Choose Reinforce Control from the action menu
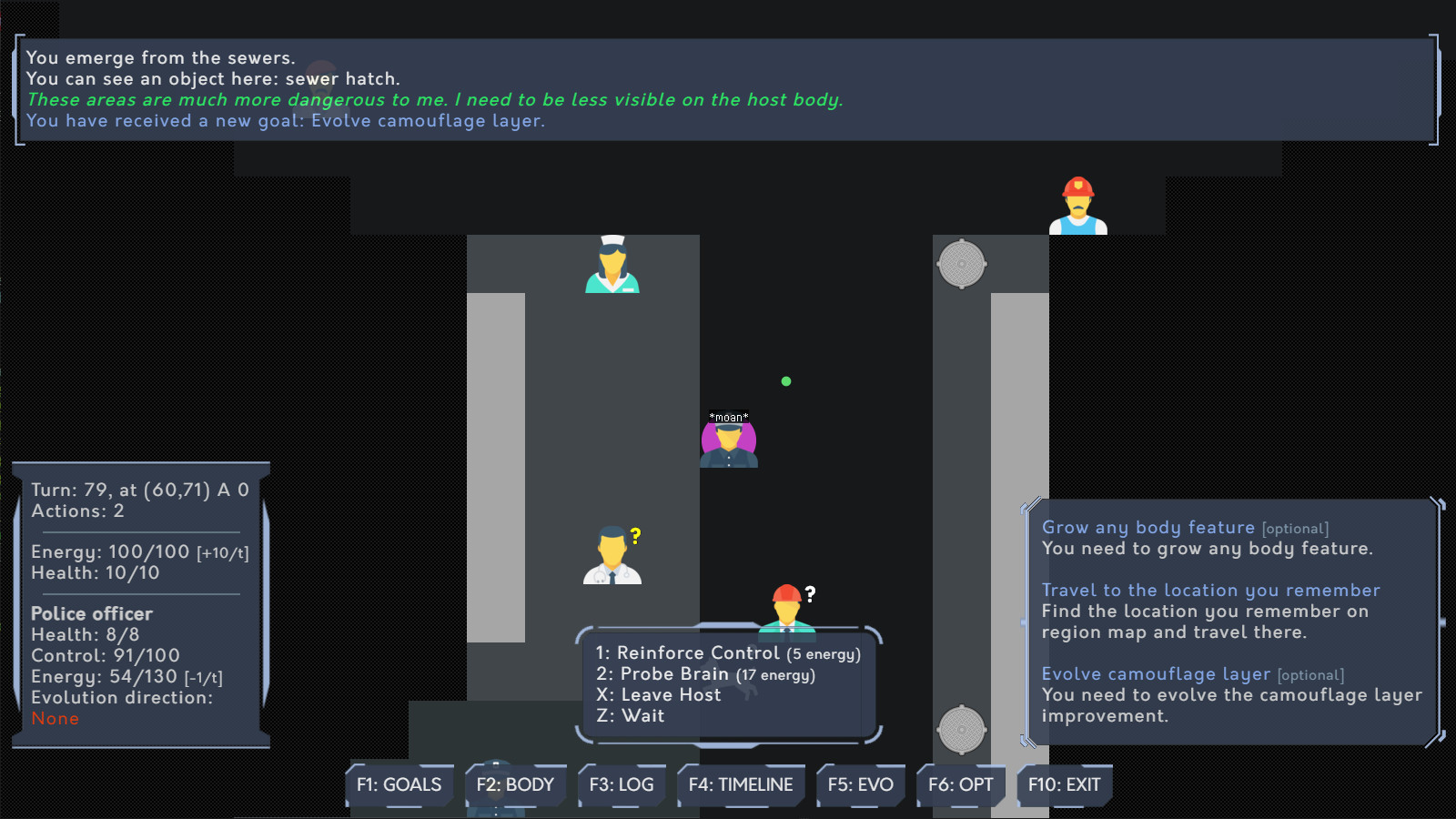The image size is (1456, 819). pyautogui.click(x=692, y=652)
